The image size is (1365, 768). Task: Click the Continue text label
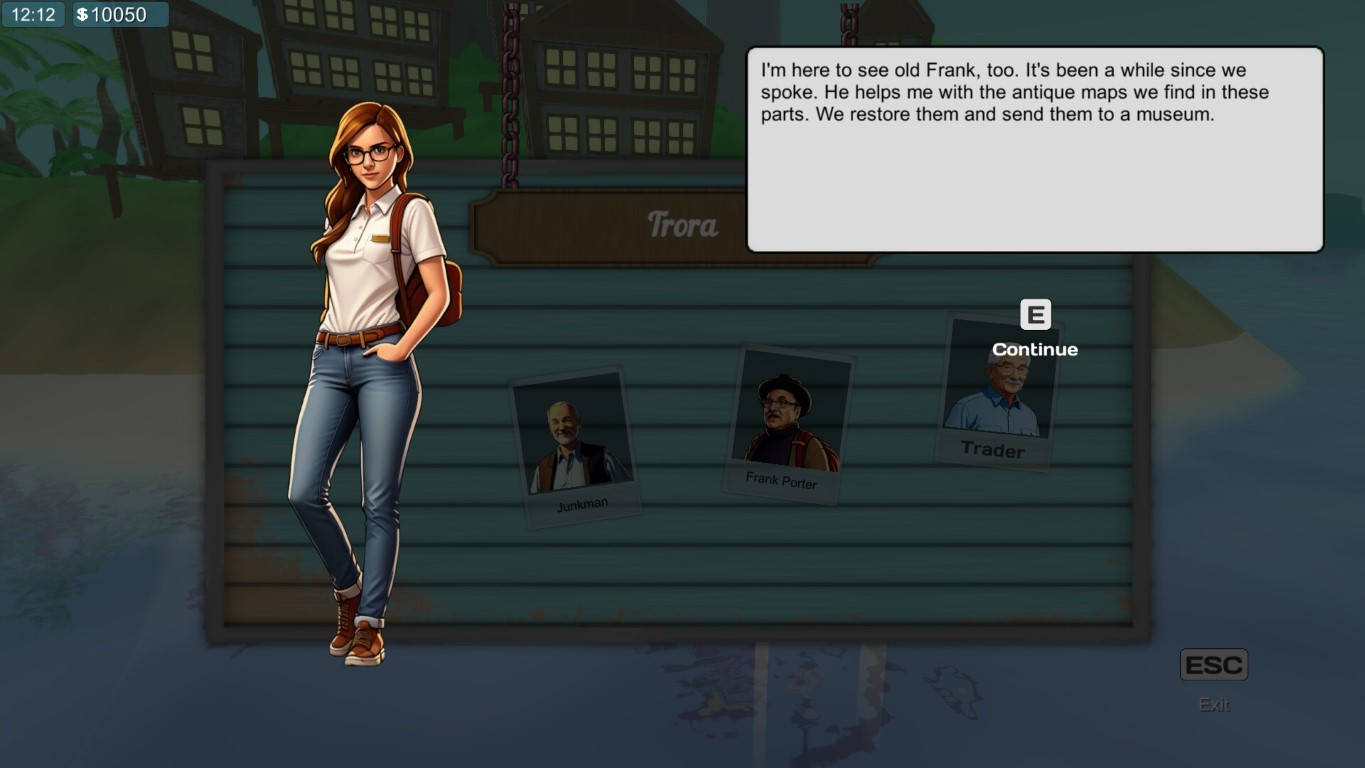point(1034,349)
